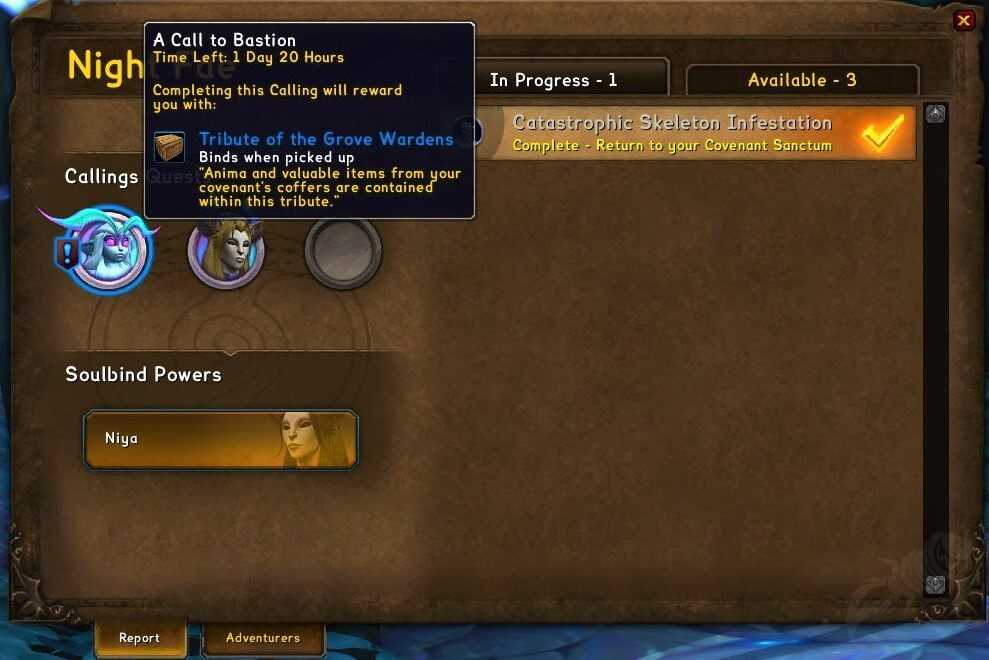Click the scrollbar down arrow
The width and height of the screenshot is (989, 660).
click(936, 585)
